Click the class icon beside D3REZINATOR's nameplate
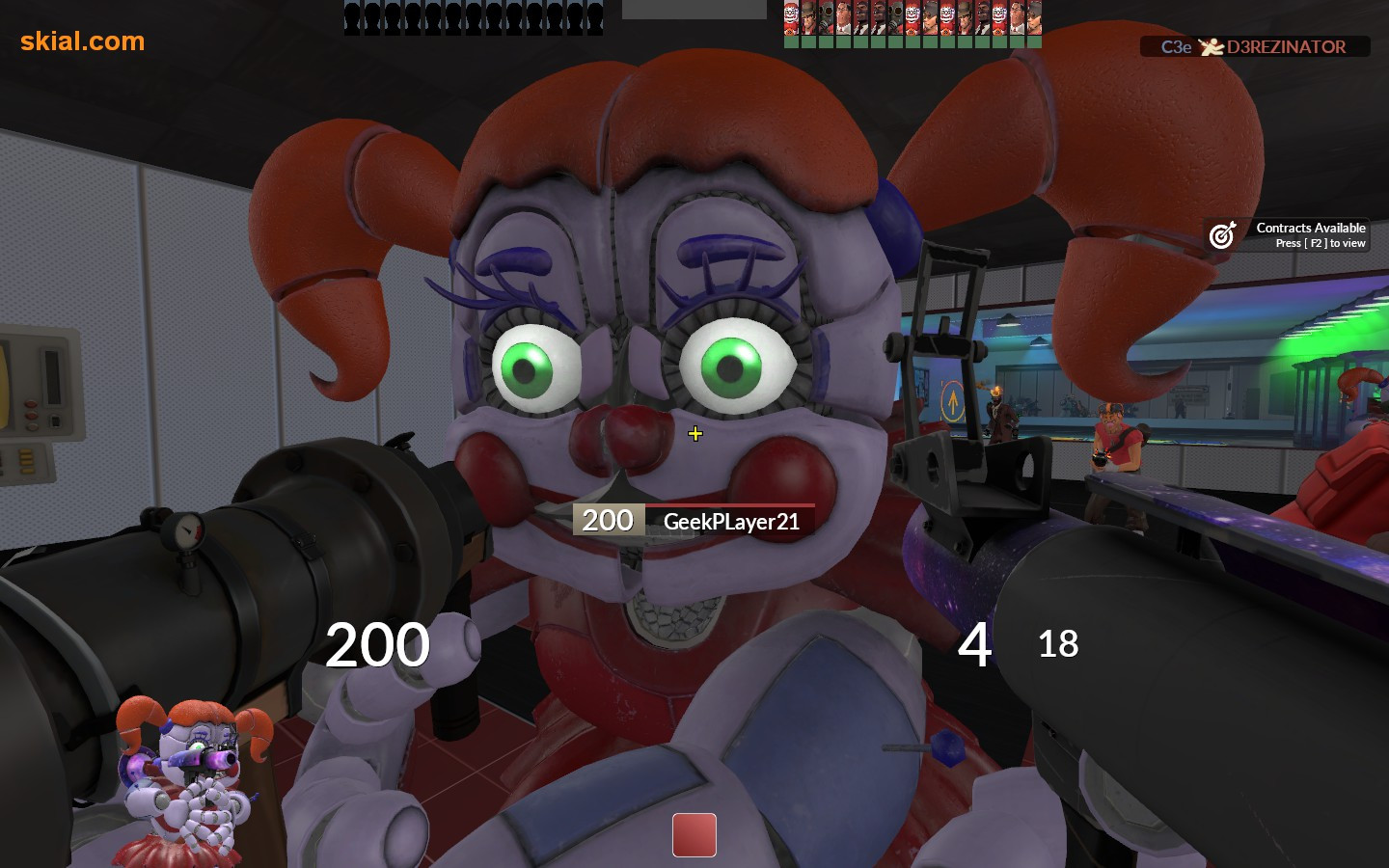Viewport: 1389px width, 868px height. [x=1211, y=46]
